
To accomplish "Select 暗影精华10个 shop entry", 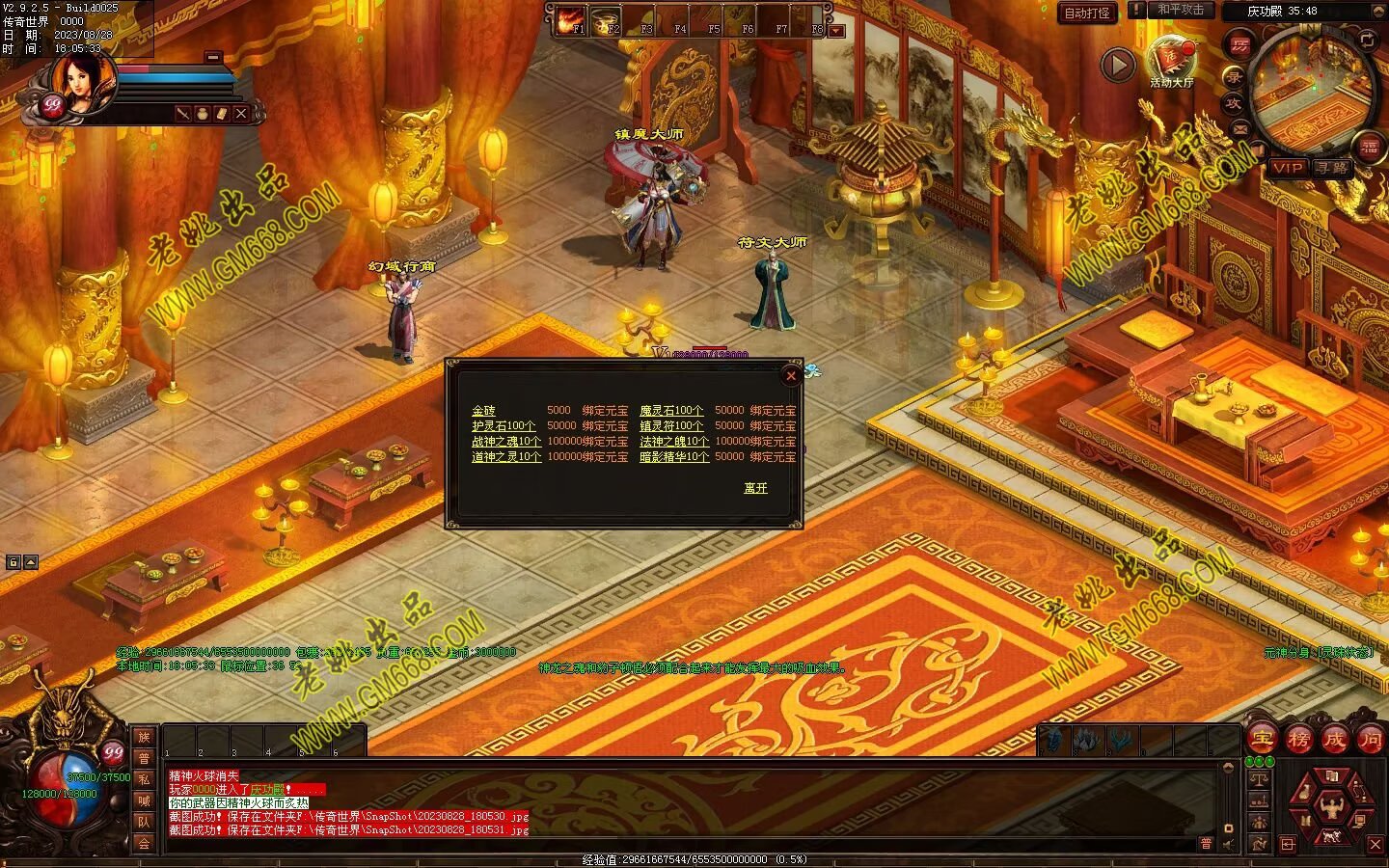I will pyautogui.click(x=674, y=457).
